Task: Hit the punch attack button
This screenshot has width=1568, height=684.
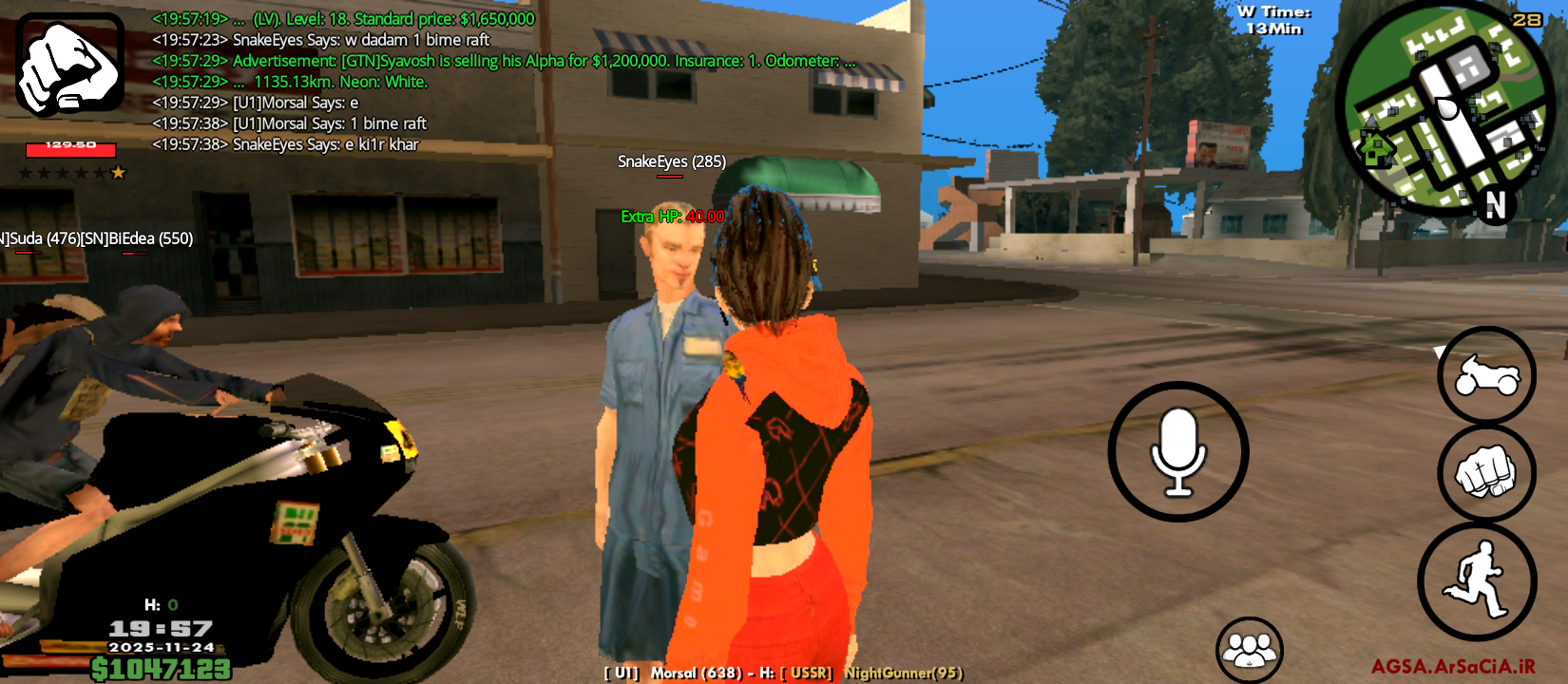Action: coord(1486,473)
